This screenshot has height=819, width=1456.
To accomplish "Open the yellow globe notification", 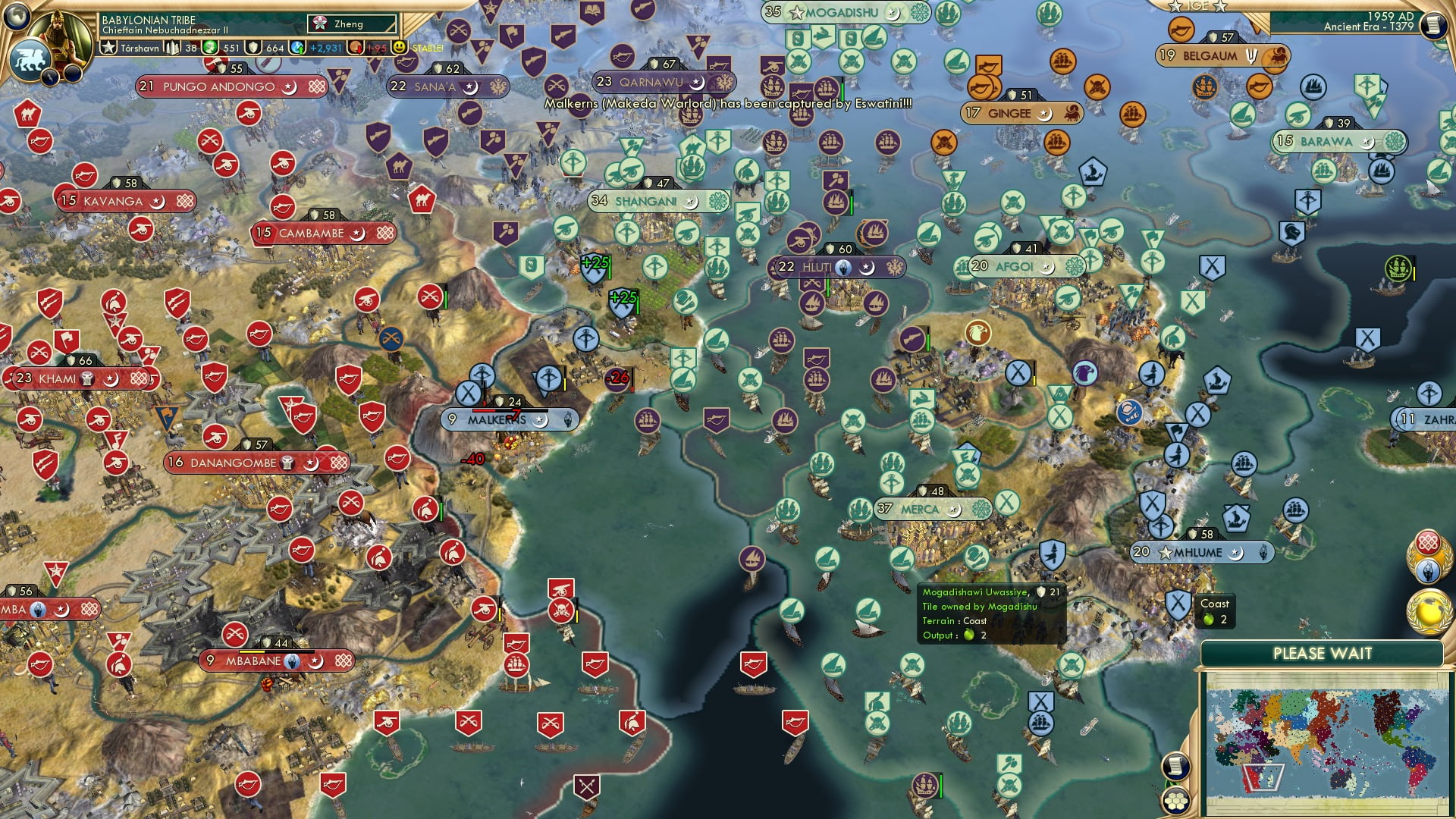I will (x=1429, y=610).
